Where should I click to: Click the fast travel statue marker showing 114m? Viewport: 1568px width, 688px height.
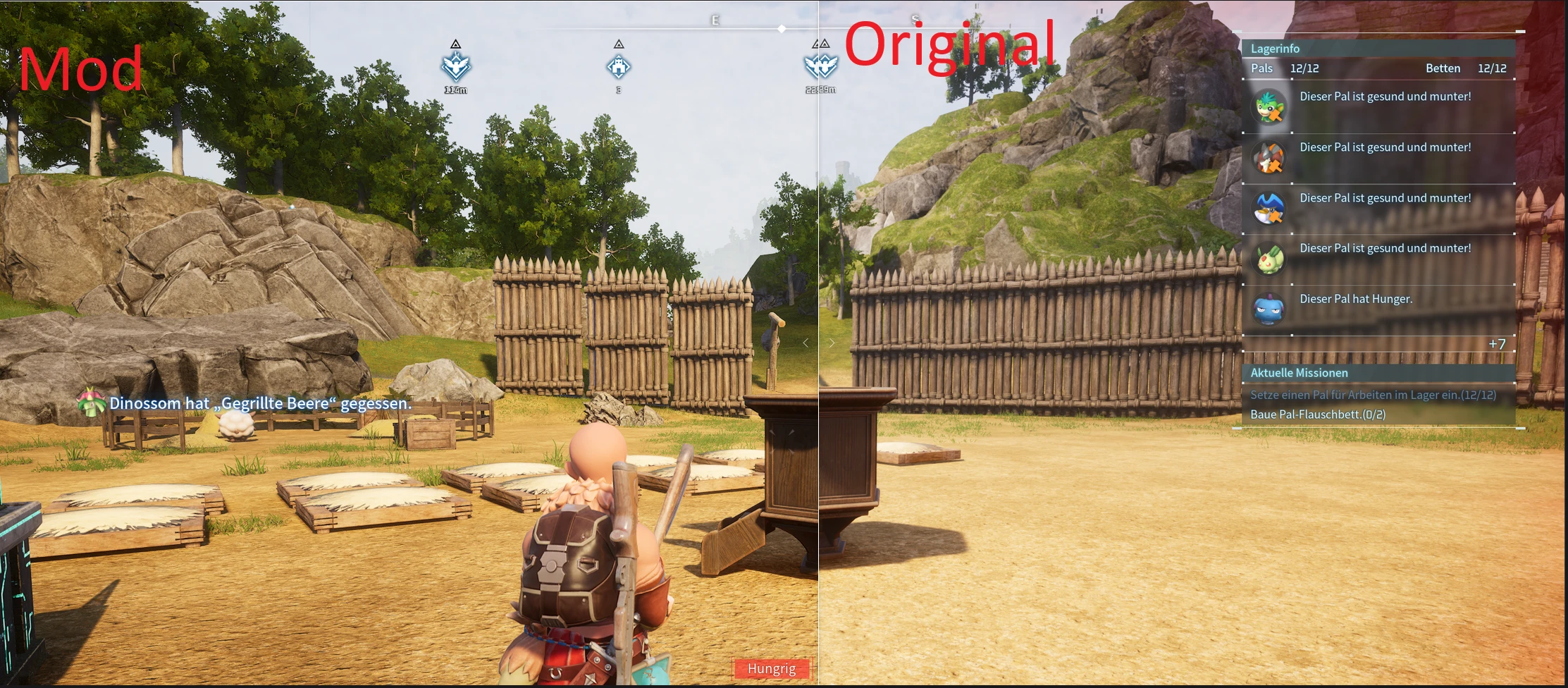point(455,68)
